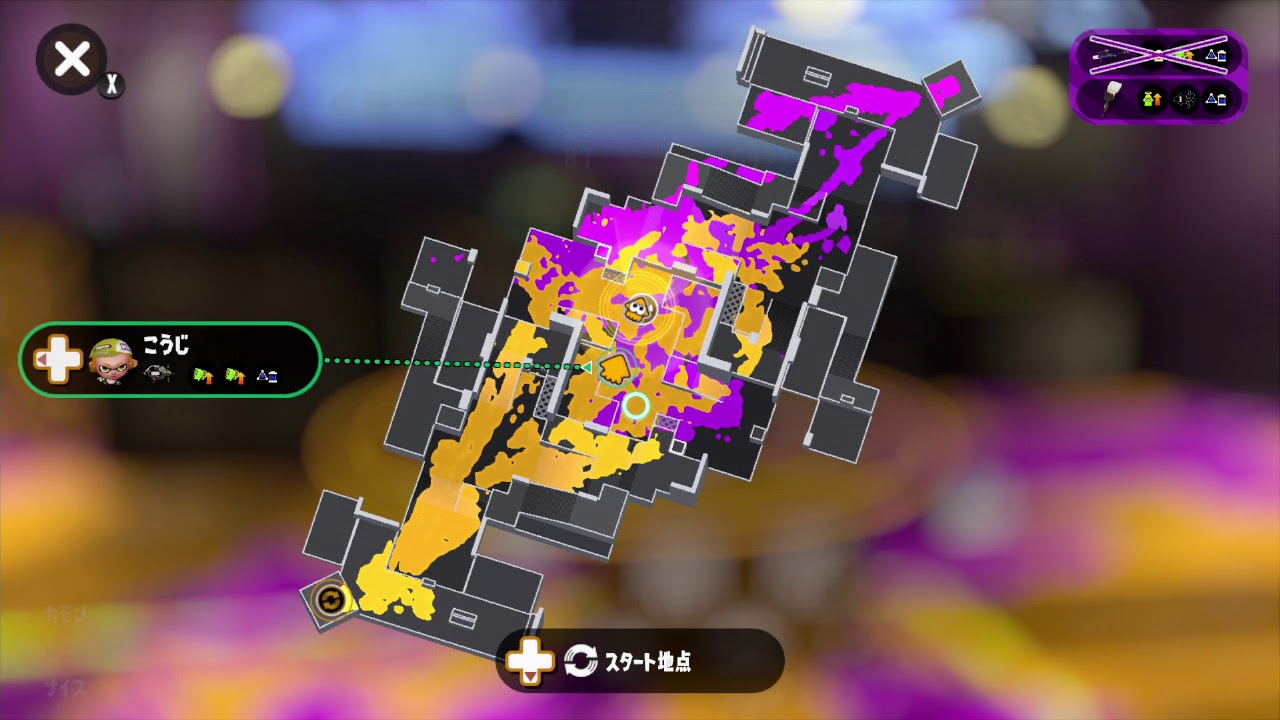1280x720 pixels.
Task: Click the cyan circle jump marker on the map
Action: [635, 406]
